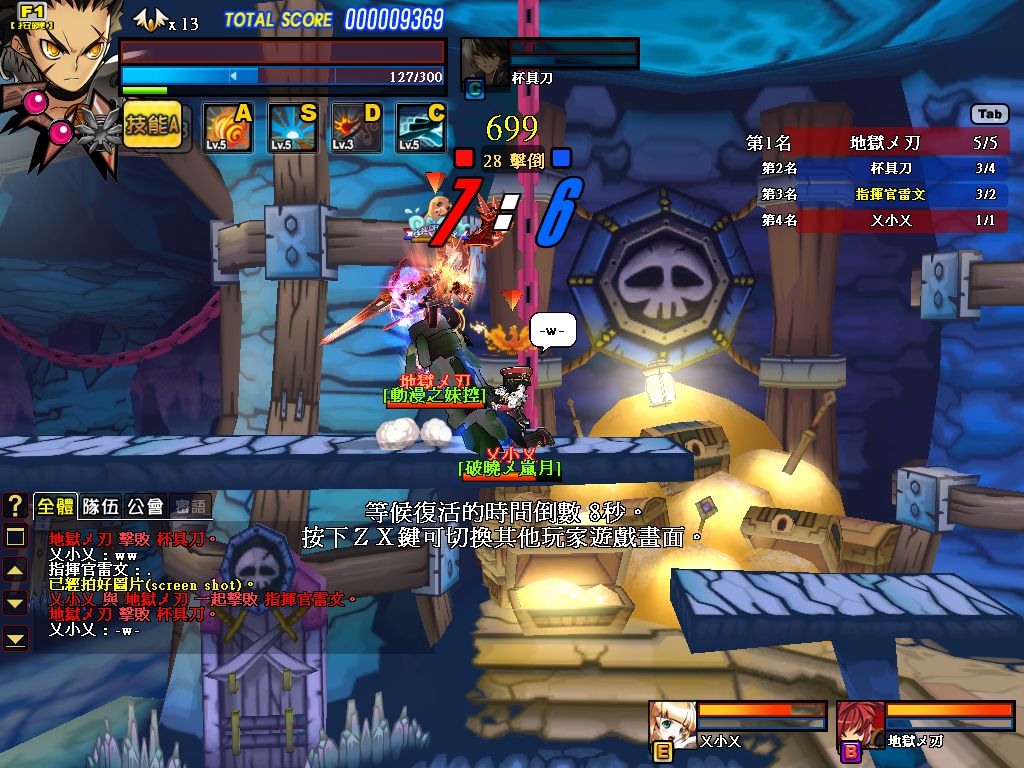
Task: Toggle the chat window size square button
Action: click(15, 537)
